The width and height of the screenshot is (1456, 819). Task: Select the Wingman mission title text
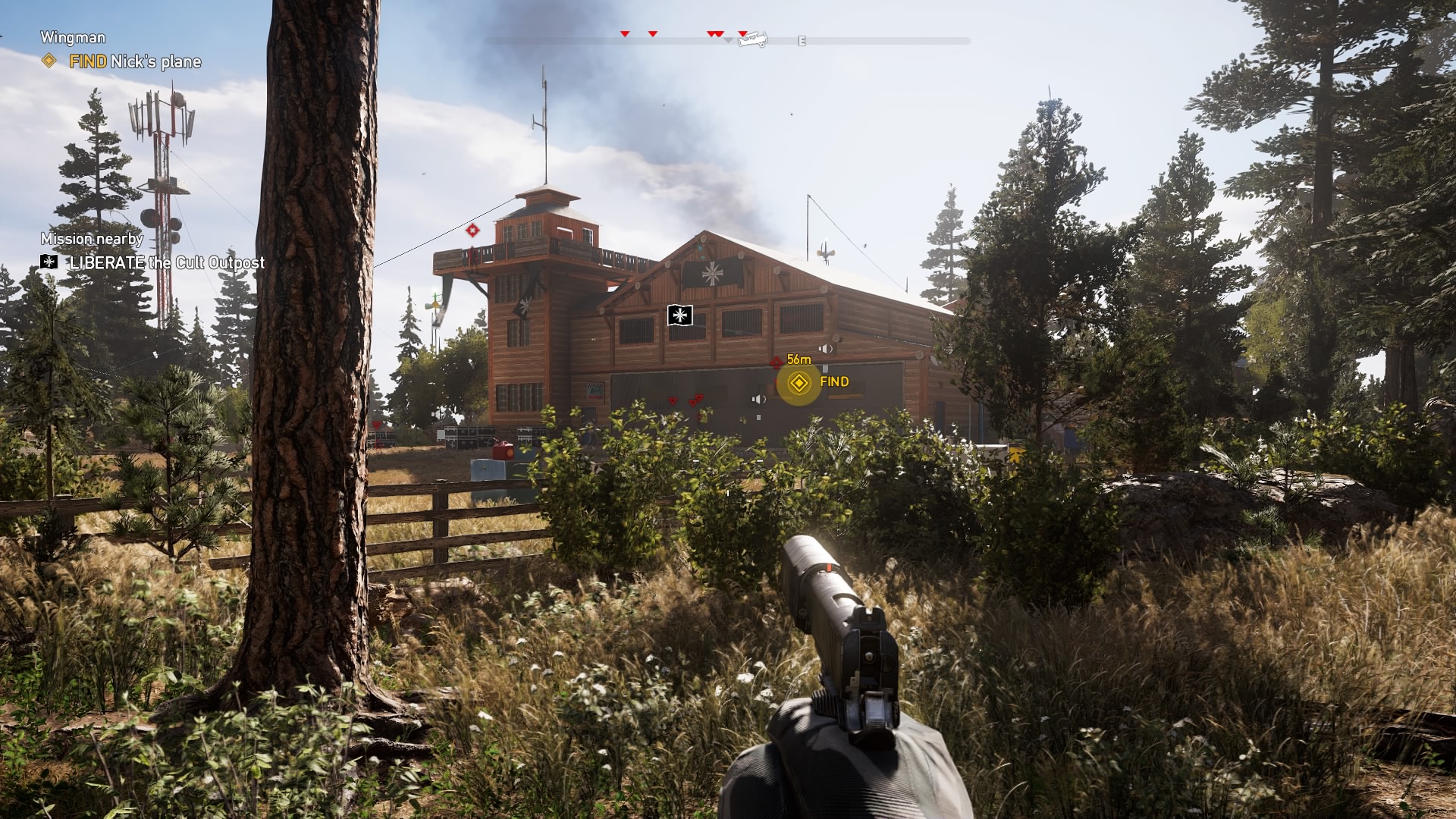point(72,37)
